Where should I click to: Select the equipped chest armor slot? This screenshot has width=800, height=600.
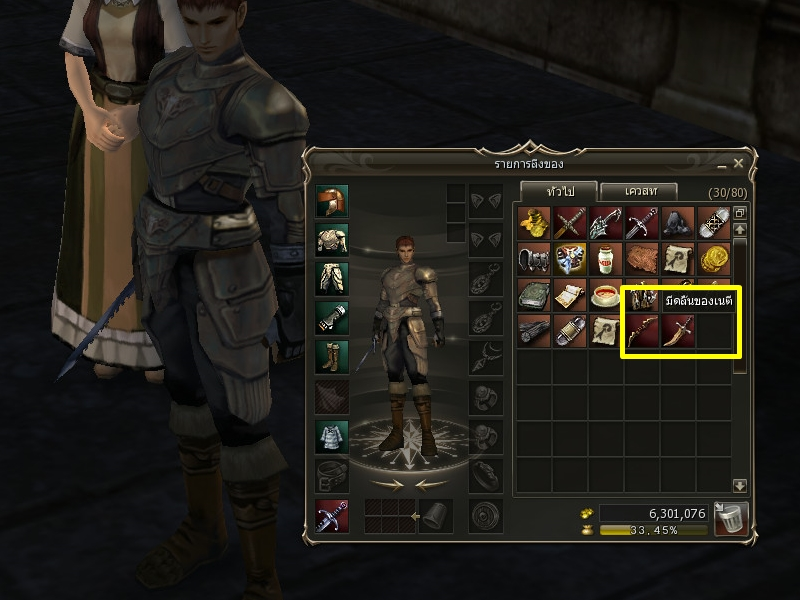pyautogui.click(x=333, y=240)
